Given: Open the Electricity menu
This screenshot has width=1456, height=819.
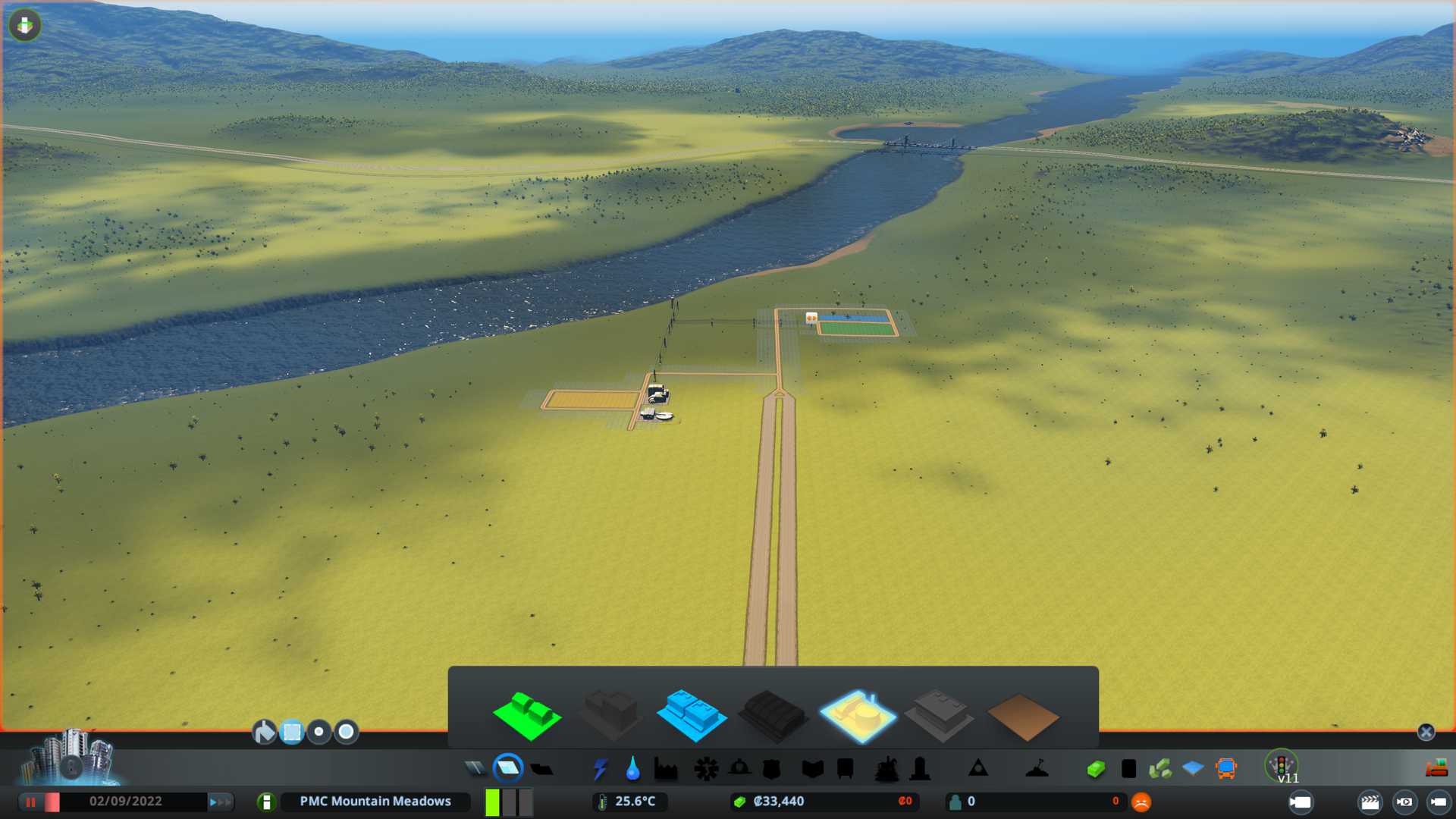Looking at the screenshot, I should tap(600, 769).
